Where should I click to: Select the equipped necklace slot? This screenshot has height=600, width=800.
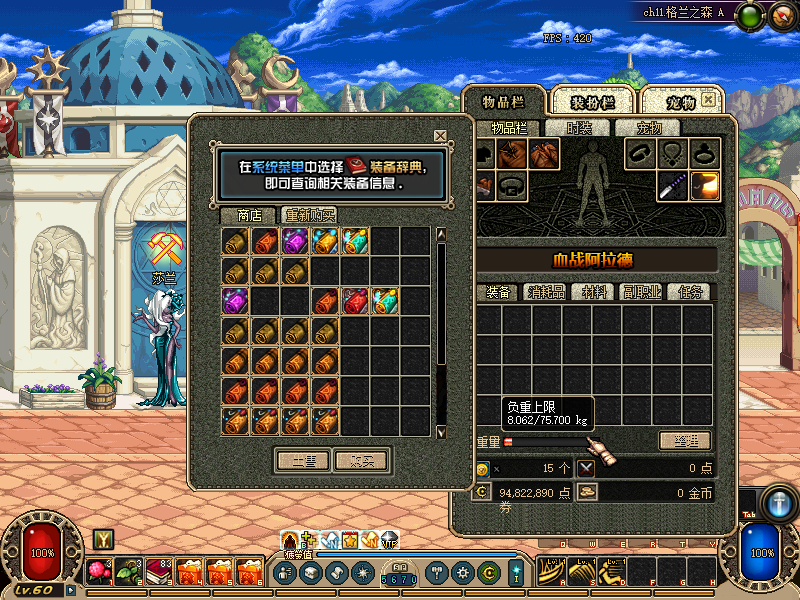(672, 153)
